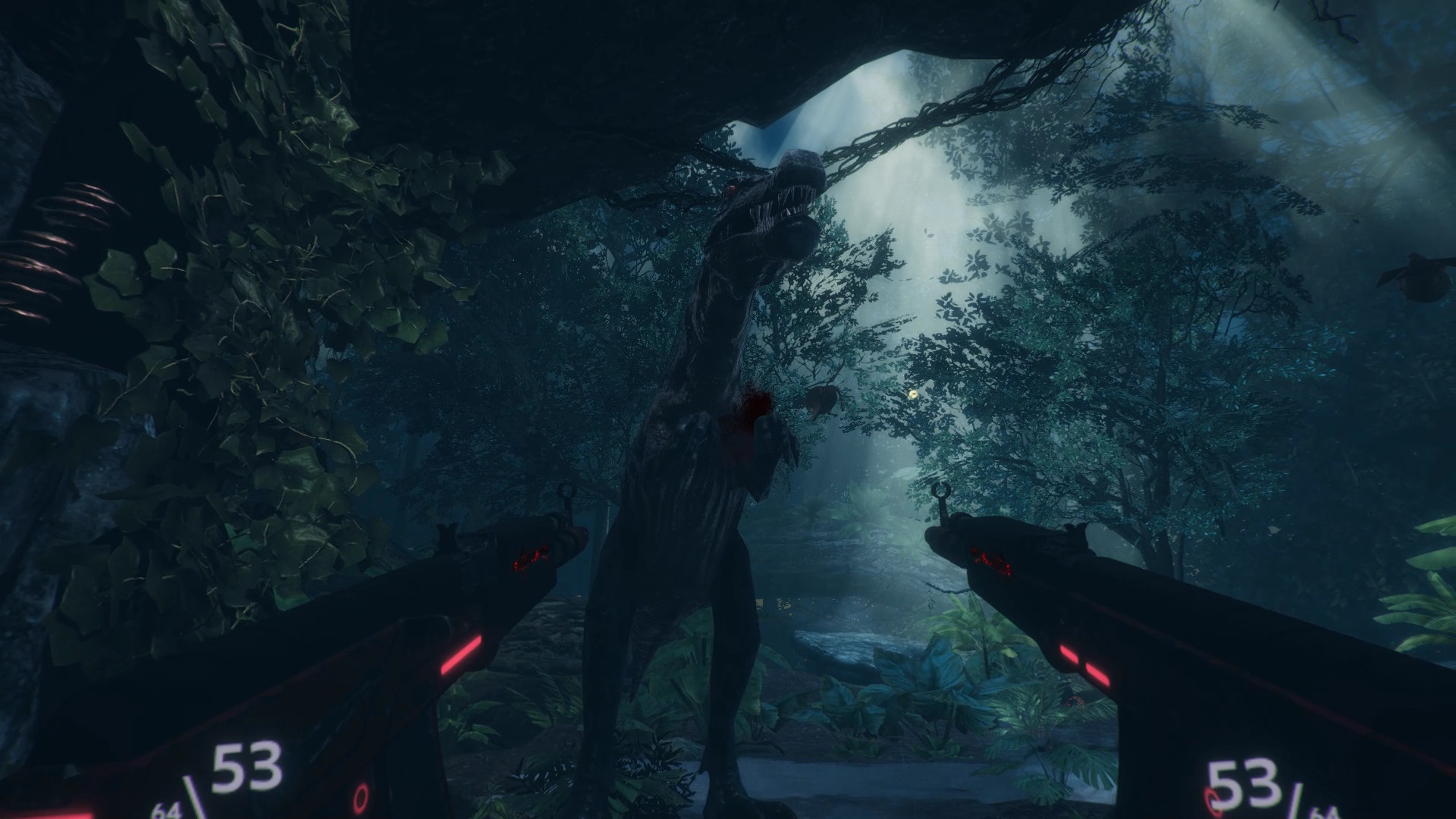Click the right gun's ammo counter 53
The image size is (1456, 819).
point(1244,783)
